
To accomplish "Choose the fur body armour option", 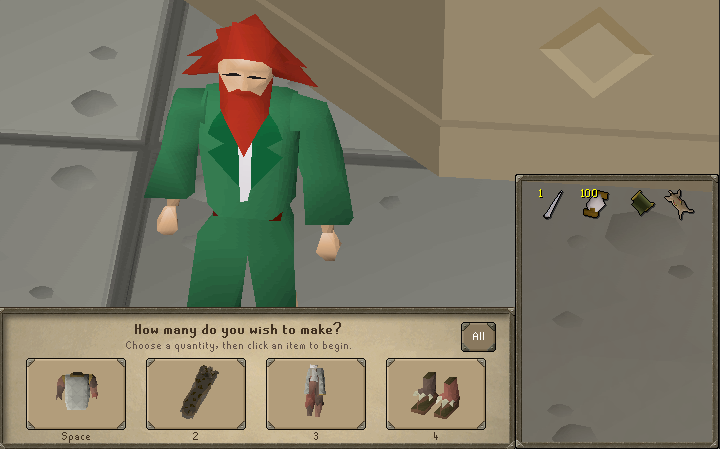I will [x=76, y=394].
